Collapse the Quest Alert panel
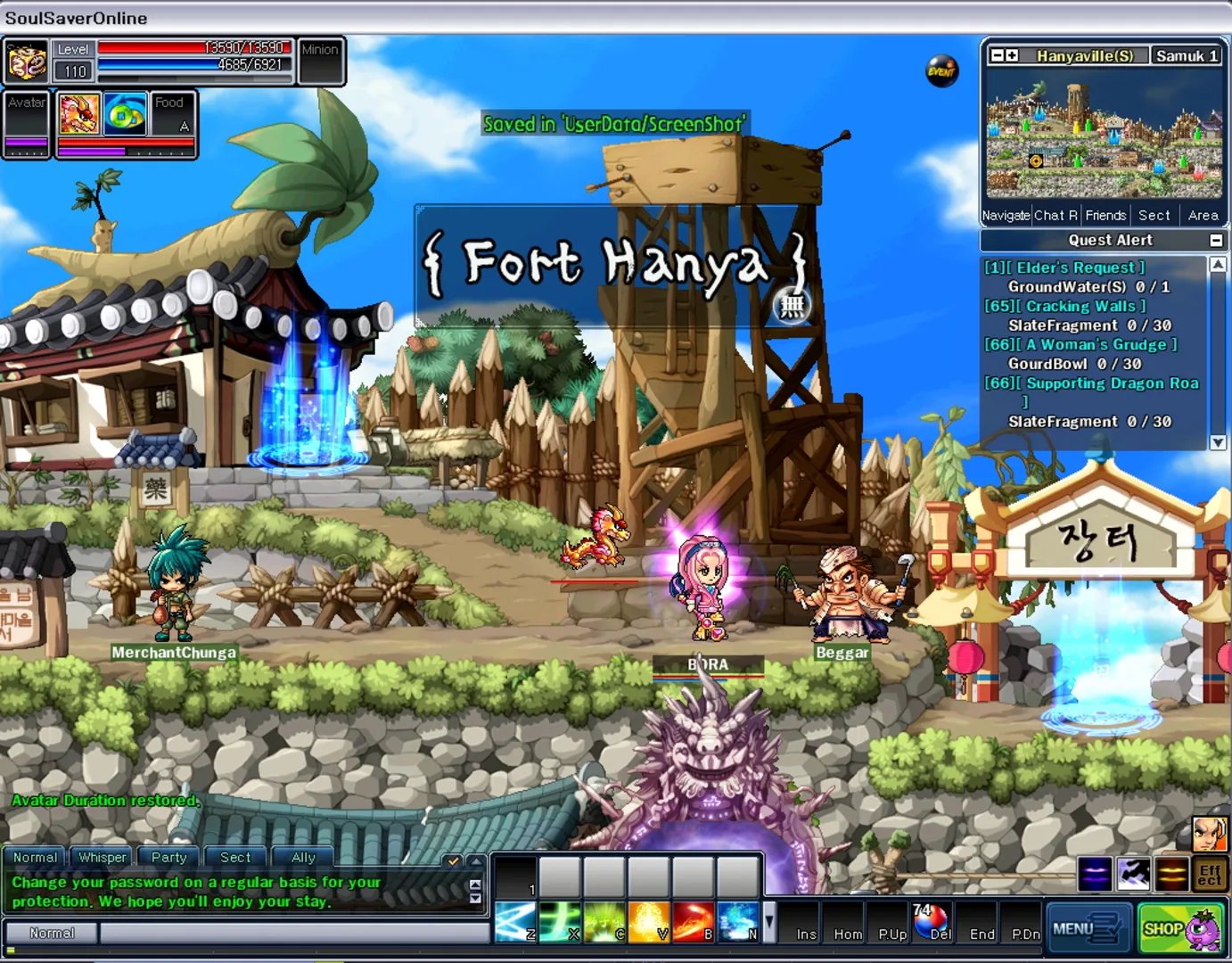Viewport: 1232px width, 963px height. click(1218, 240)
